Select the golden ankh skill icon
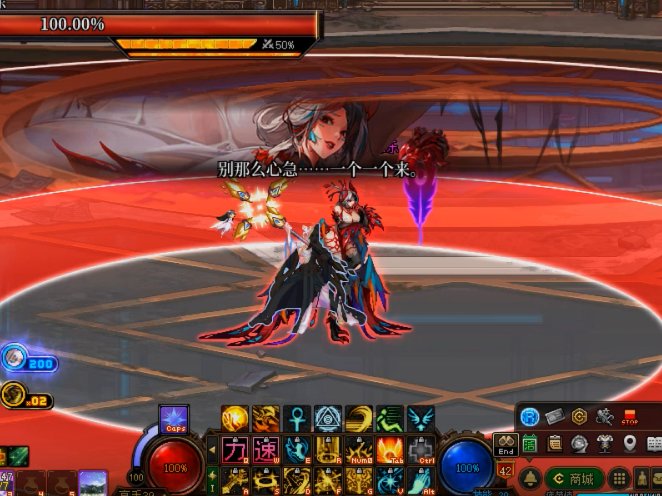The width and height of the screenshot is (662, 496). [297, 418]
